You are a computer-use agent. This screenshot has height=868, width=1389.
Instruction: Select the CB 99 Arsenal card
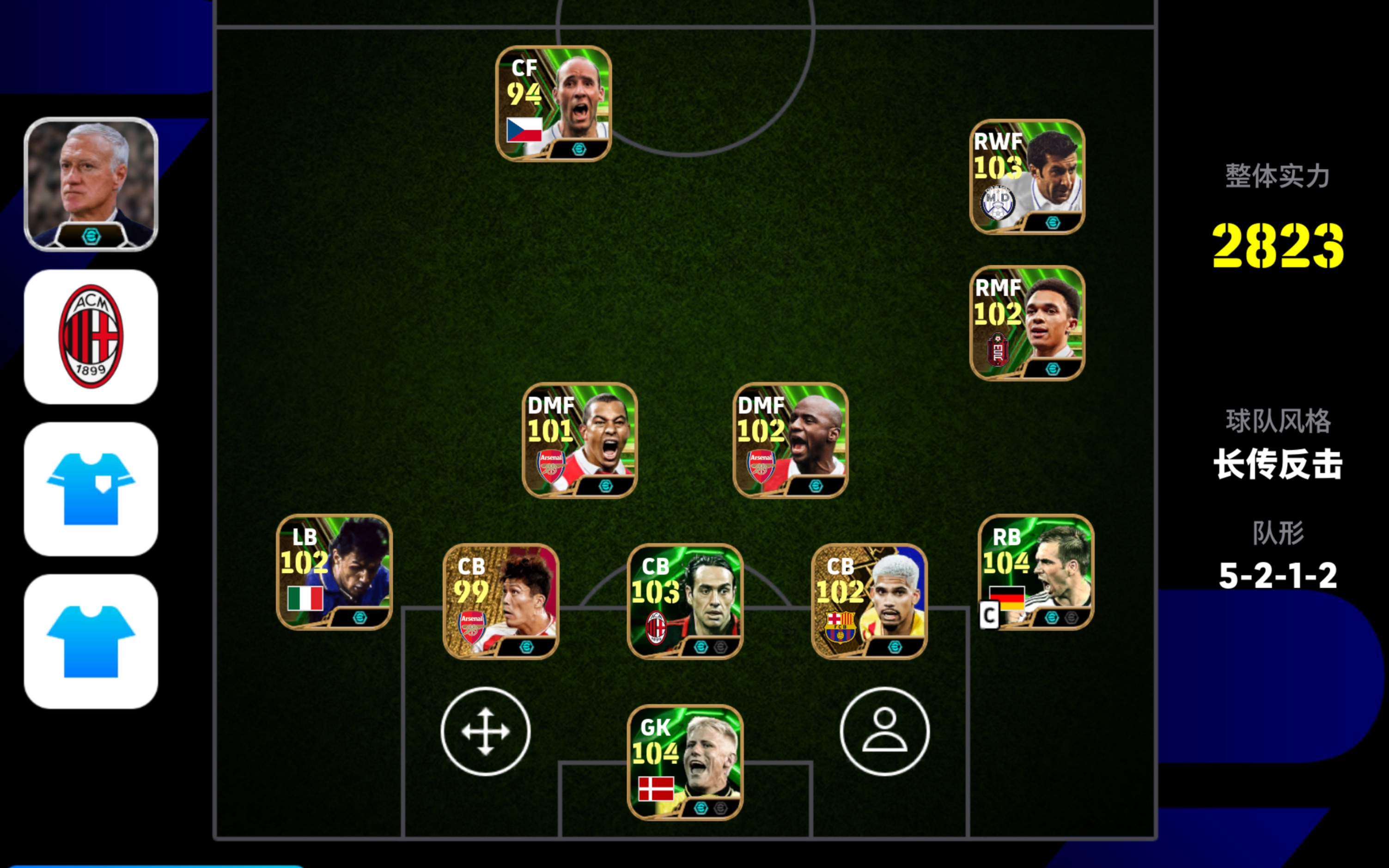(x=501, y=601)
